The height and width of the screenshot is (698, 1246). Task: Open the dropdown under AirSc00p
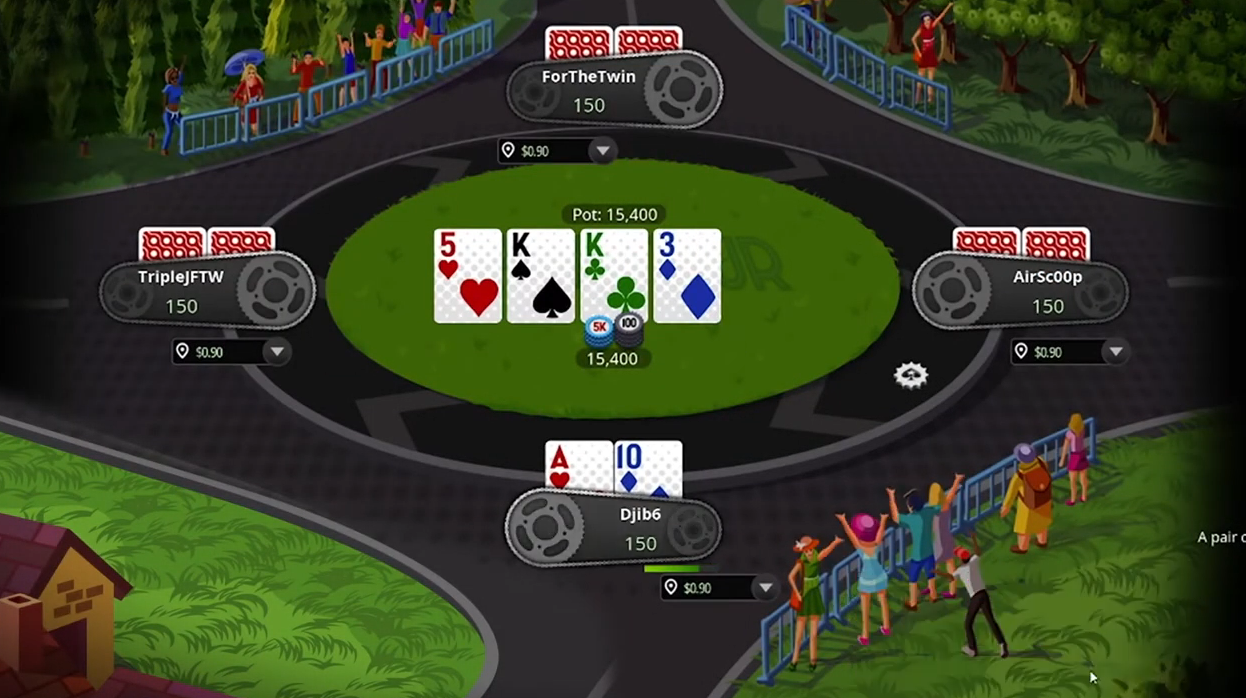click(1115, 352)
